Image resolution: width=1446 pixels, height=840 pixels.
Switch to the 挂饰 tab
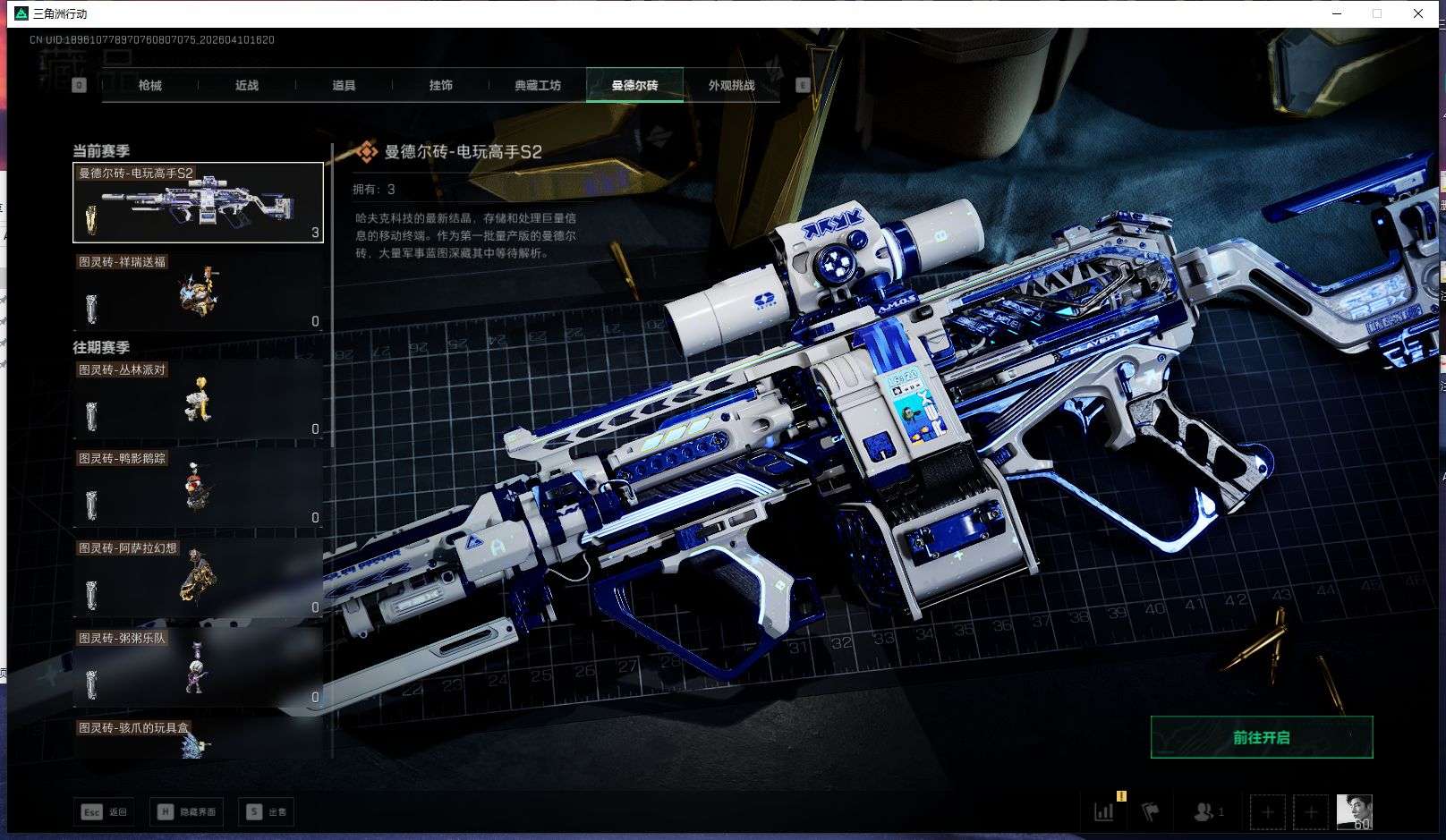pos(440,86)
